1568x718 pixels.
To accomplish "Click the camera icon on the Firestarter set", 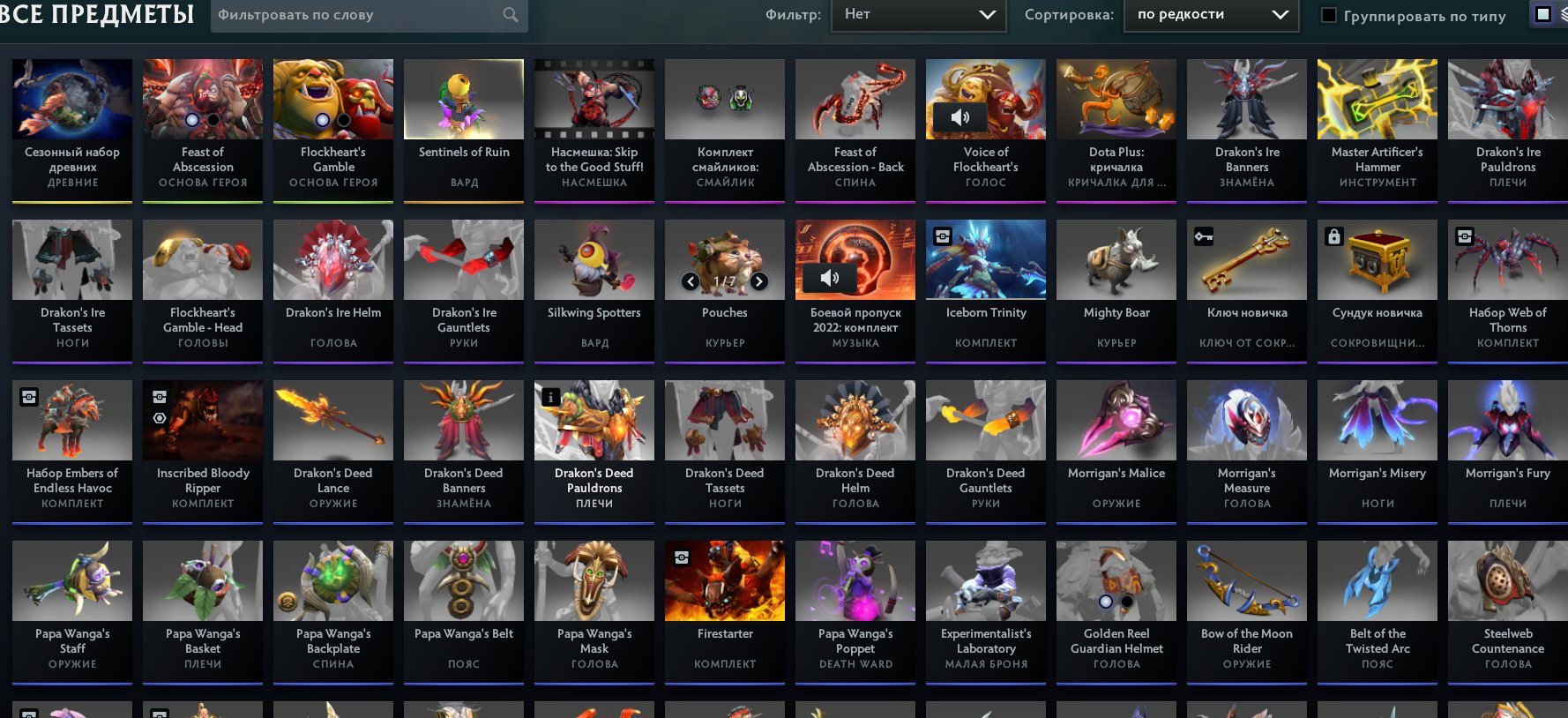I will pos(680,557).
